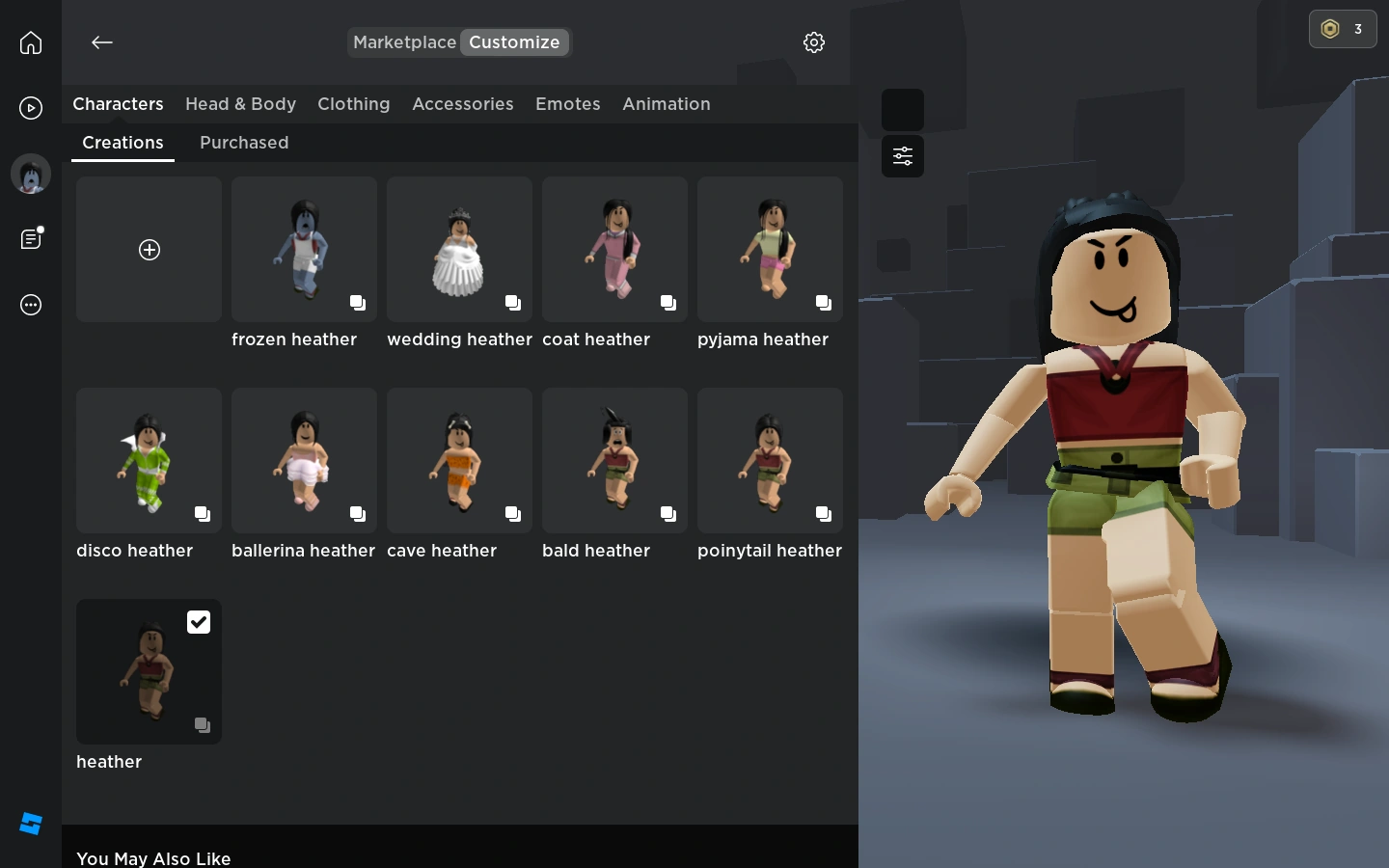Switch to the Marketplace view
1389x868 pixels.
tap(404, 42)
